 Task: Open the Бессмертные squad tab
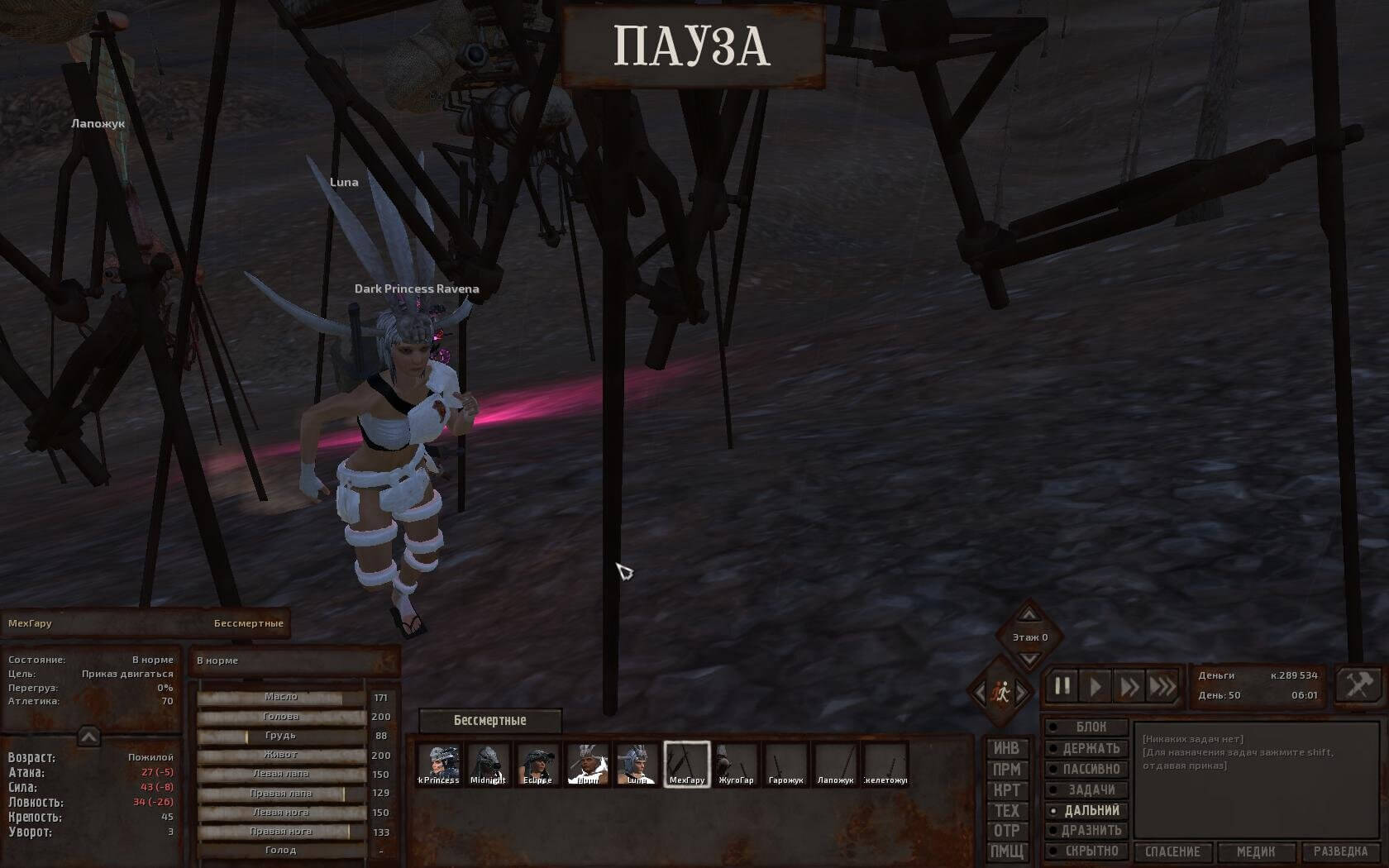[x=489, y=721]
